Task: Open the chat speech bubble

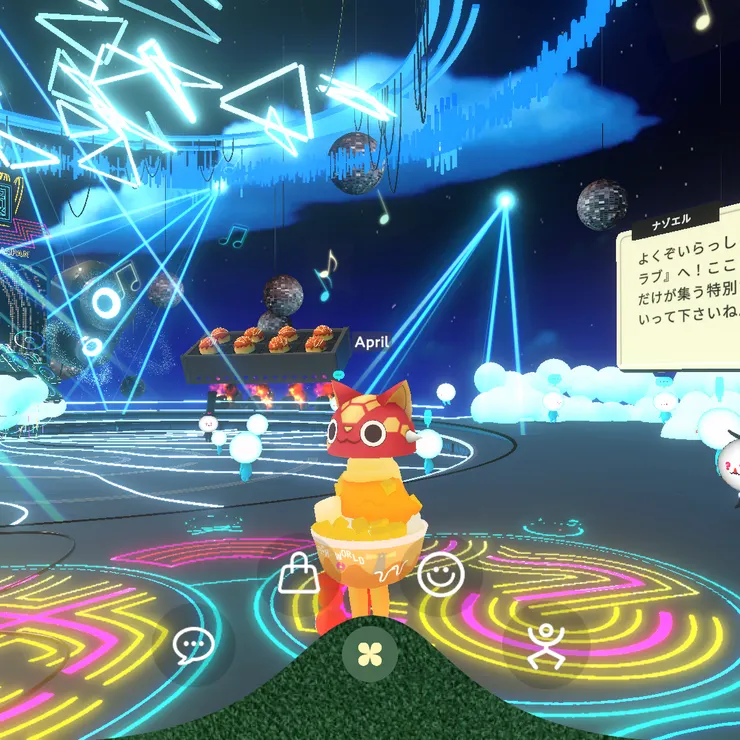Action: 193,646
